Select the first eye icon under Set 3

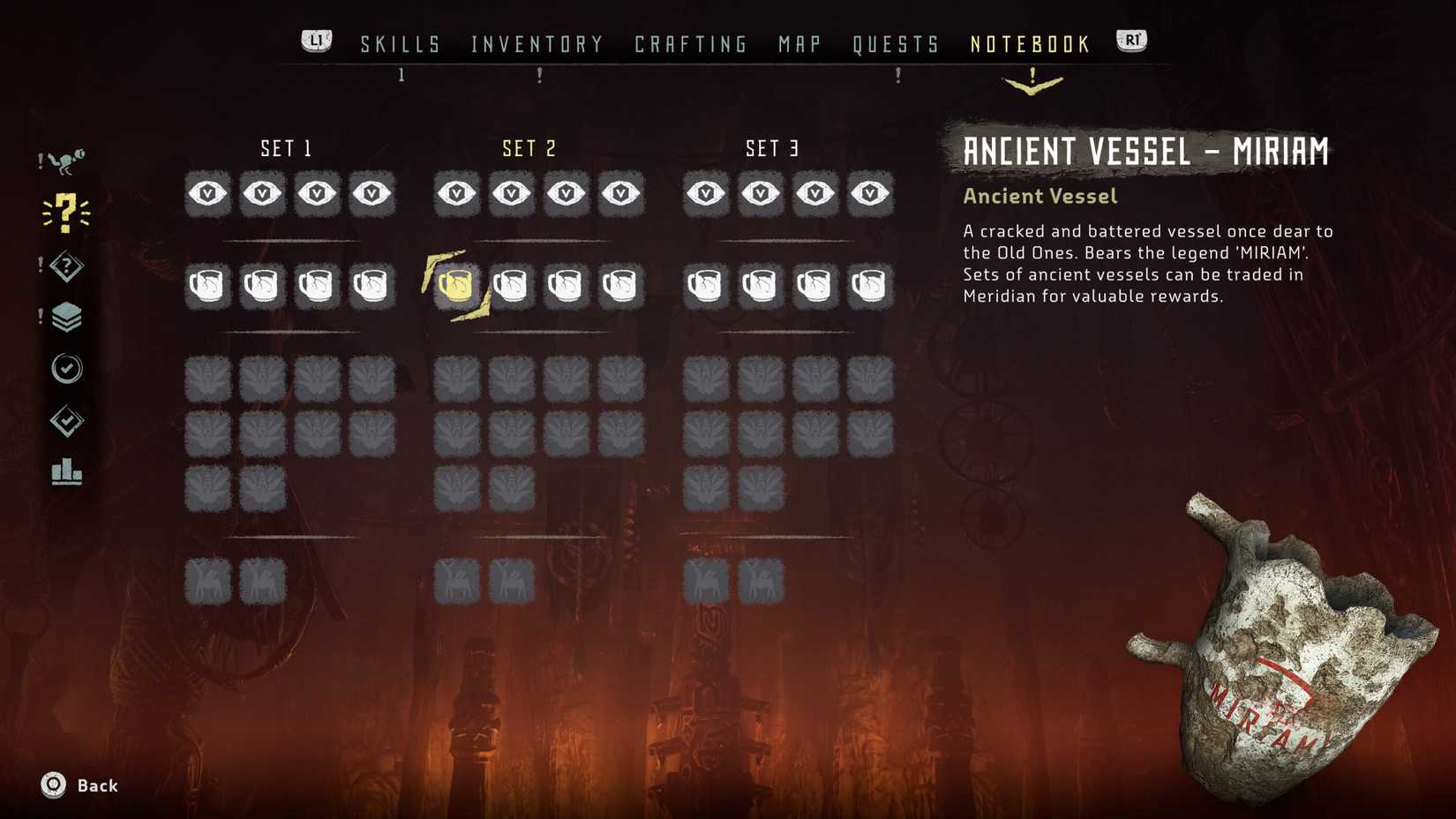pyautogui.click(x=706, y=193)
